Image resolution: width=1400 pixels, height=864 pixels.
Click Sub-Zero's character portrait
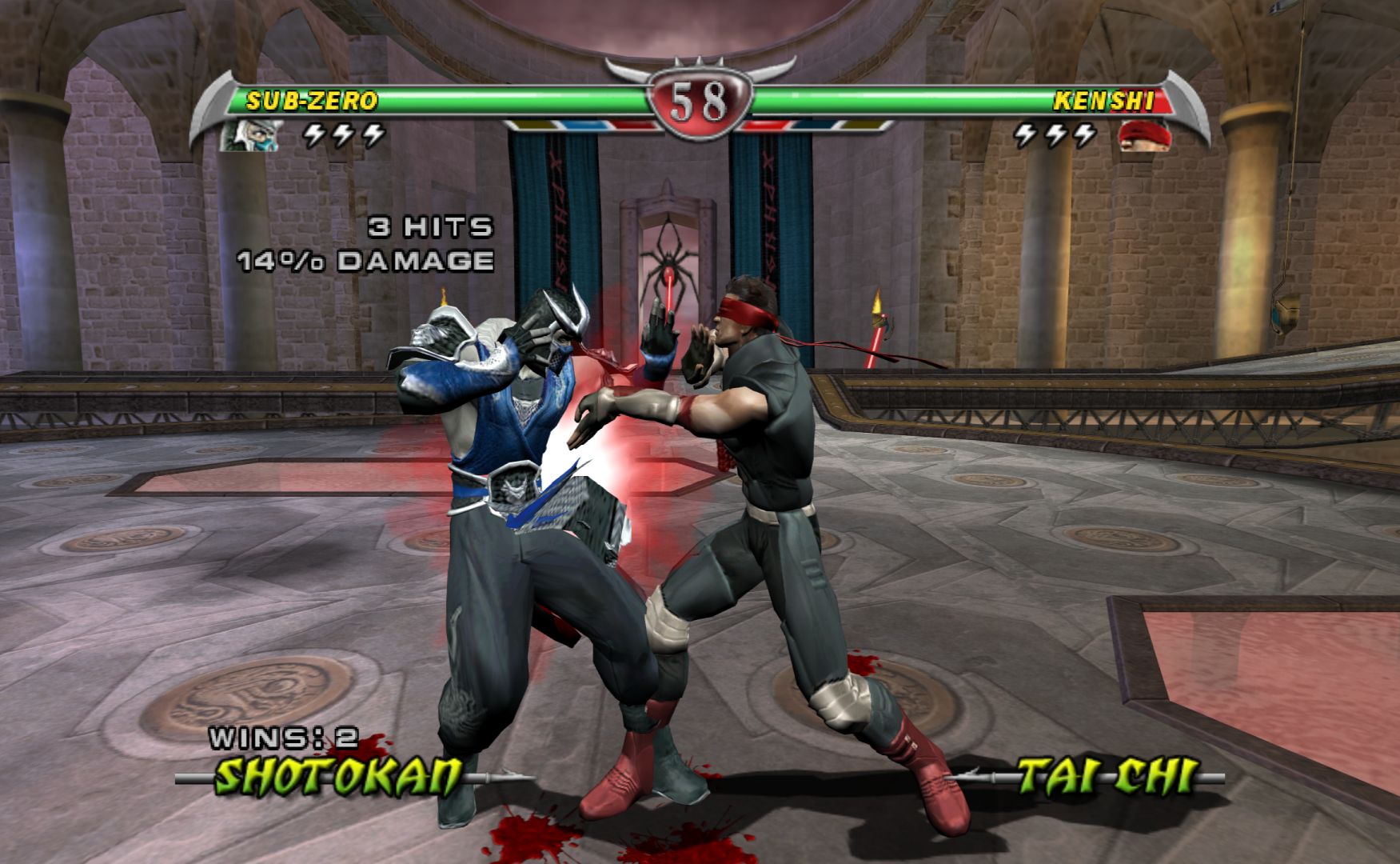[250, 135]
